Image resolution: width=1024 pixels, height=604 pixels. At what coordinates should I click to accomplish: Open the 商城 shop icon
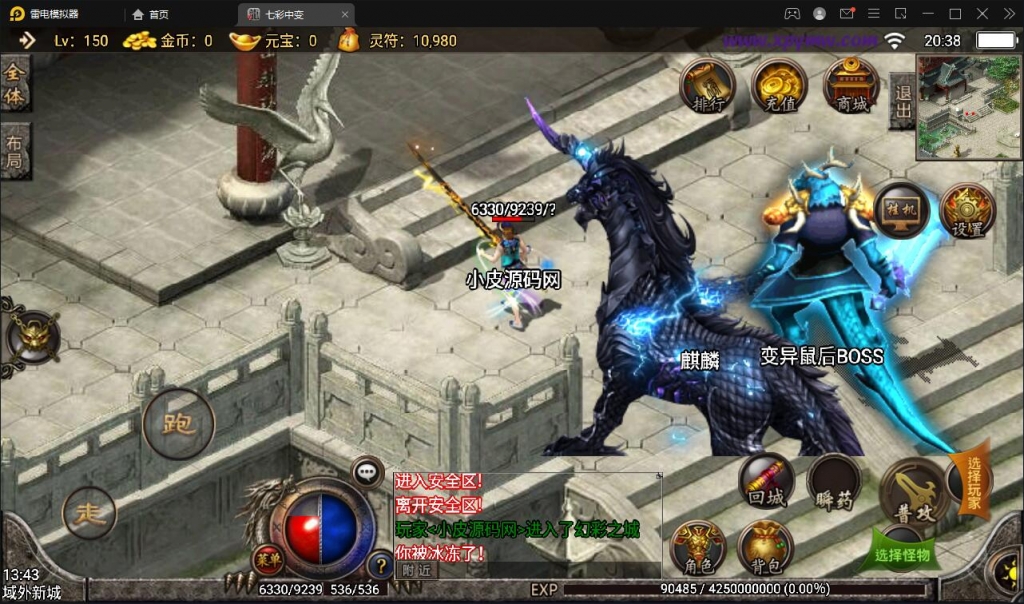coord(851,86)
